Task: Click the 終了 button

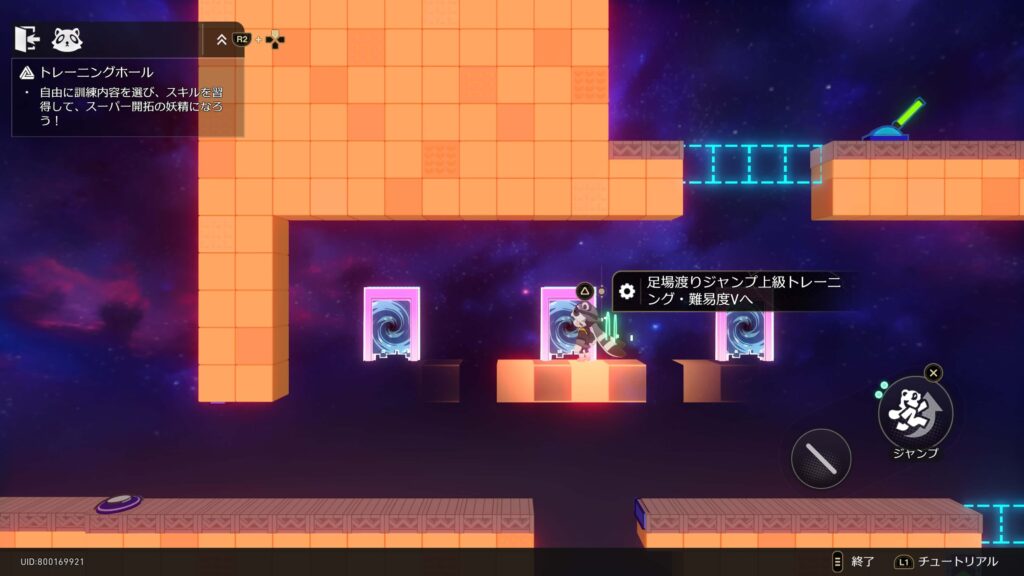Action: click(x=853, y=562)
